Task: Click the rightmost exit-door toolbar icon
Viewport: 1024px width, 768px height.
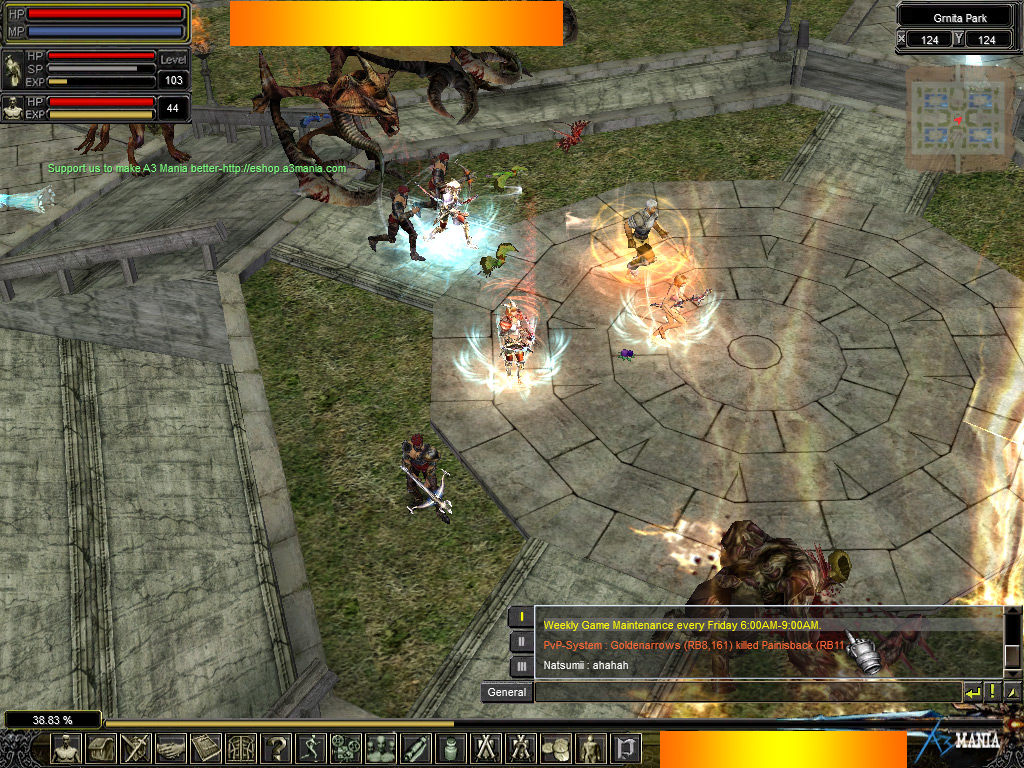Action: [x=626, y=748]
